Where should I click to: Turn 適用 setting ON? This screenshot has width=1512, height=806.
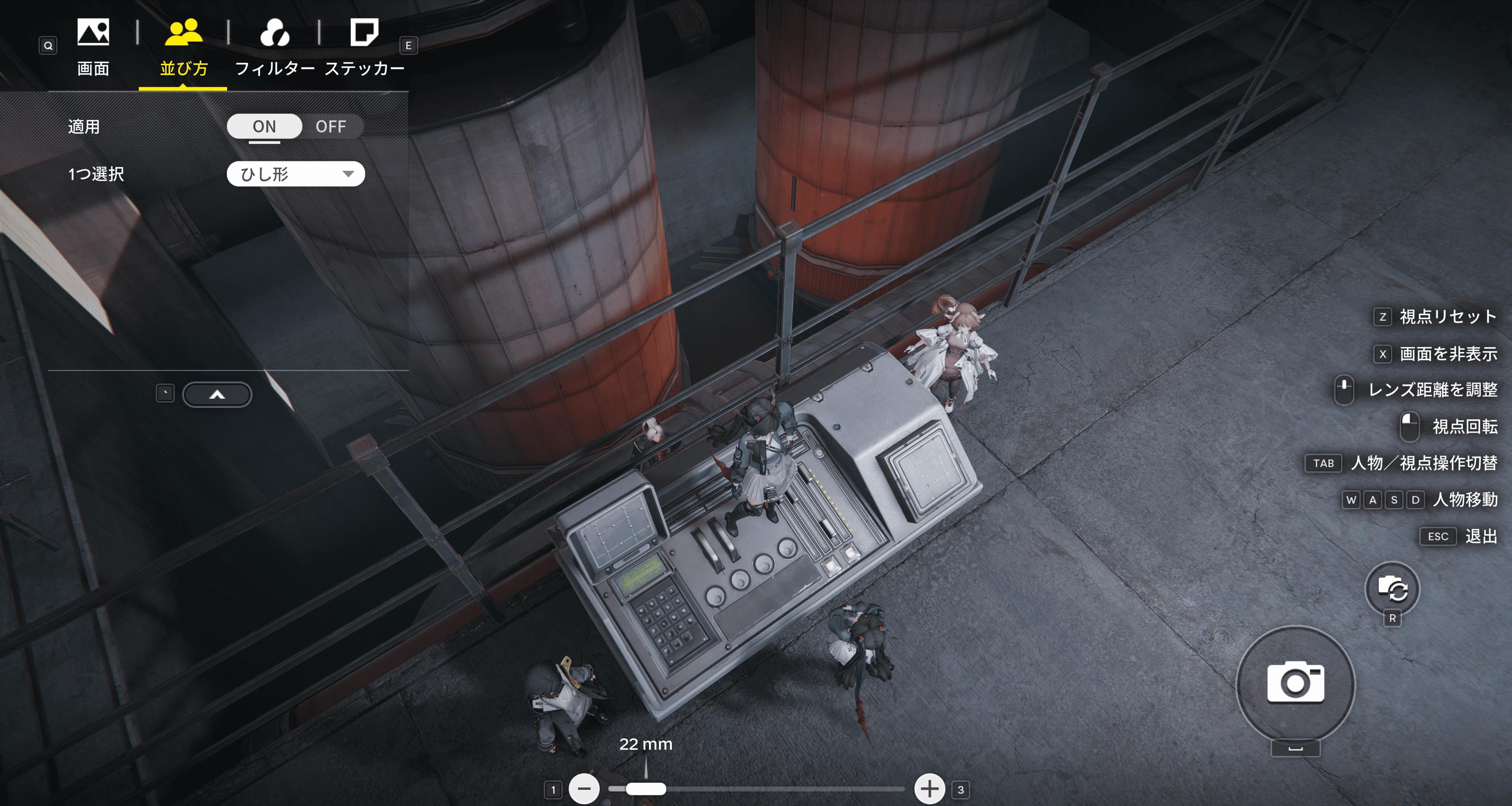point(264,126)
